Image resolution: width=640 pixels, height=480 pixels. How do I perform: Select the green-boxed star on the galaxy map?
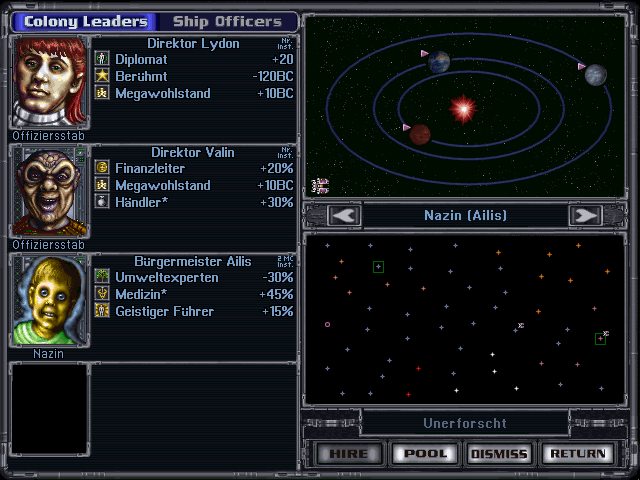(378, 266)
